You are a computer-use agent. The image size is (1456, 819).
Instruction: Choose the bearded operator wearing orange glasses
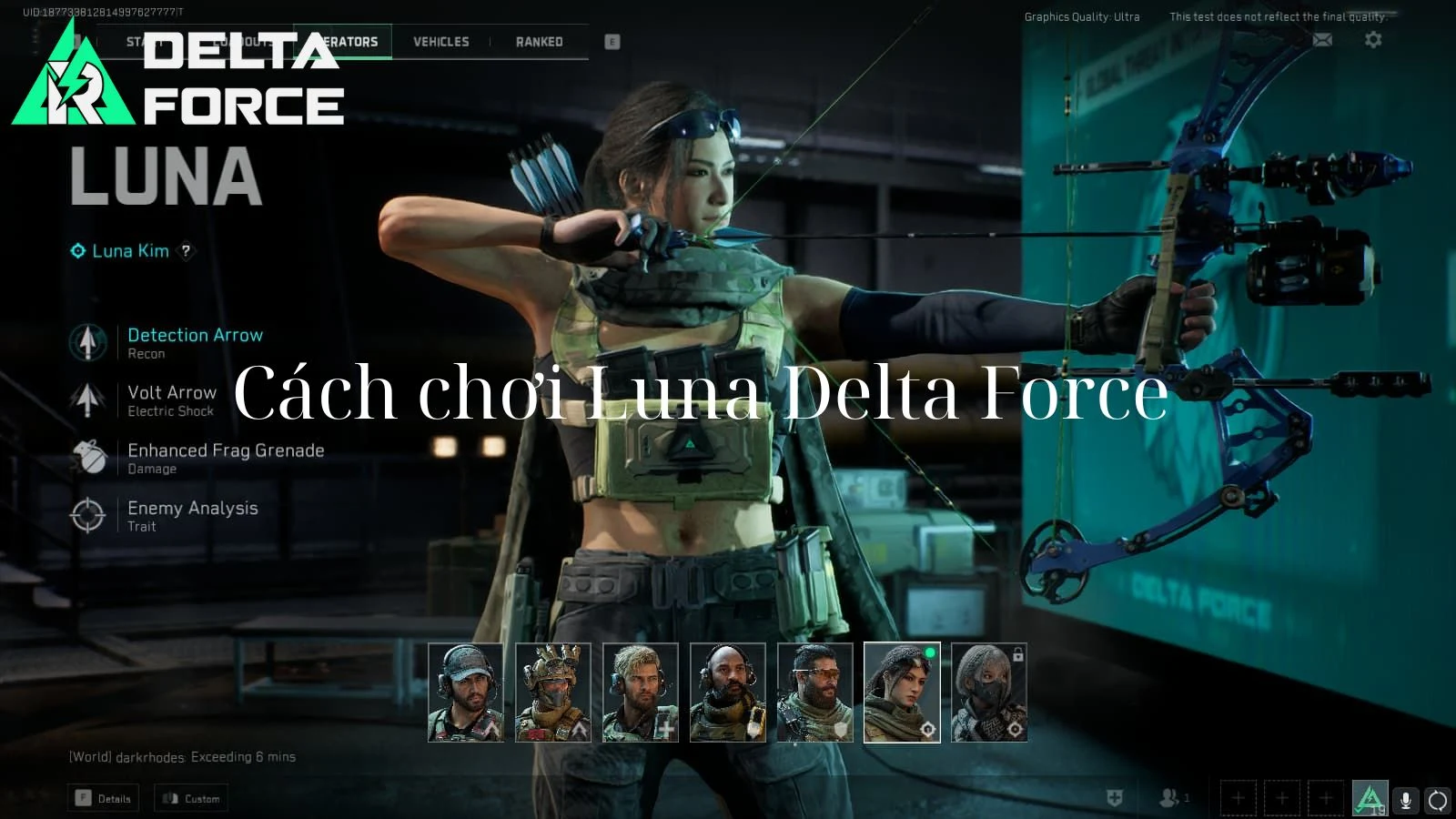tap(814, 693)
